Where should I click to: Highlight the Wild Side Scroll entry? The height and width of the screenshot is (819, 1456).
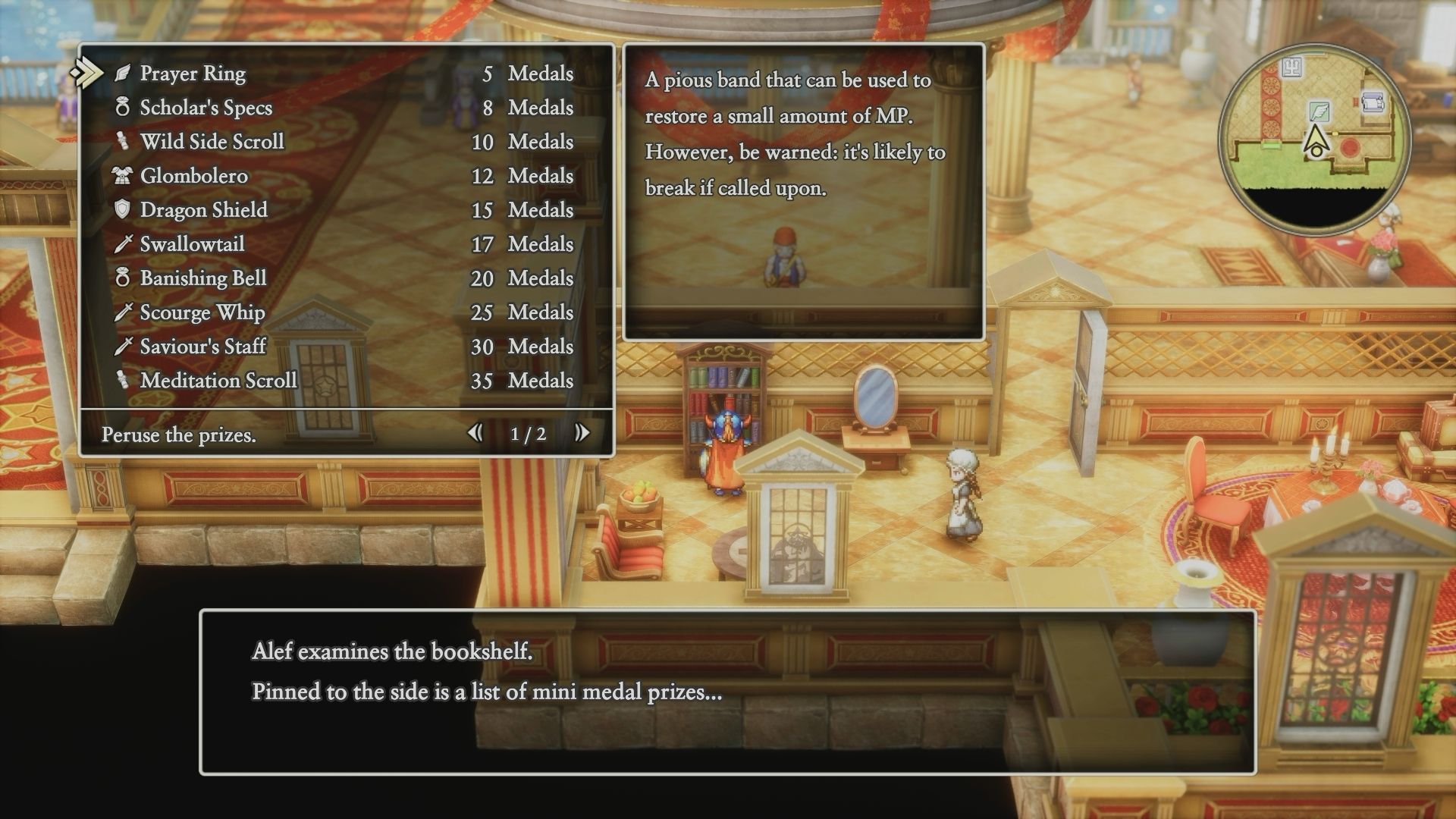(x=212, y=142)
